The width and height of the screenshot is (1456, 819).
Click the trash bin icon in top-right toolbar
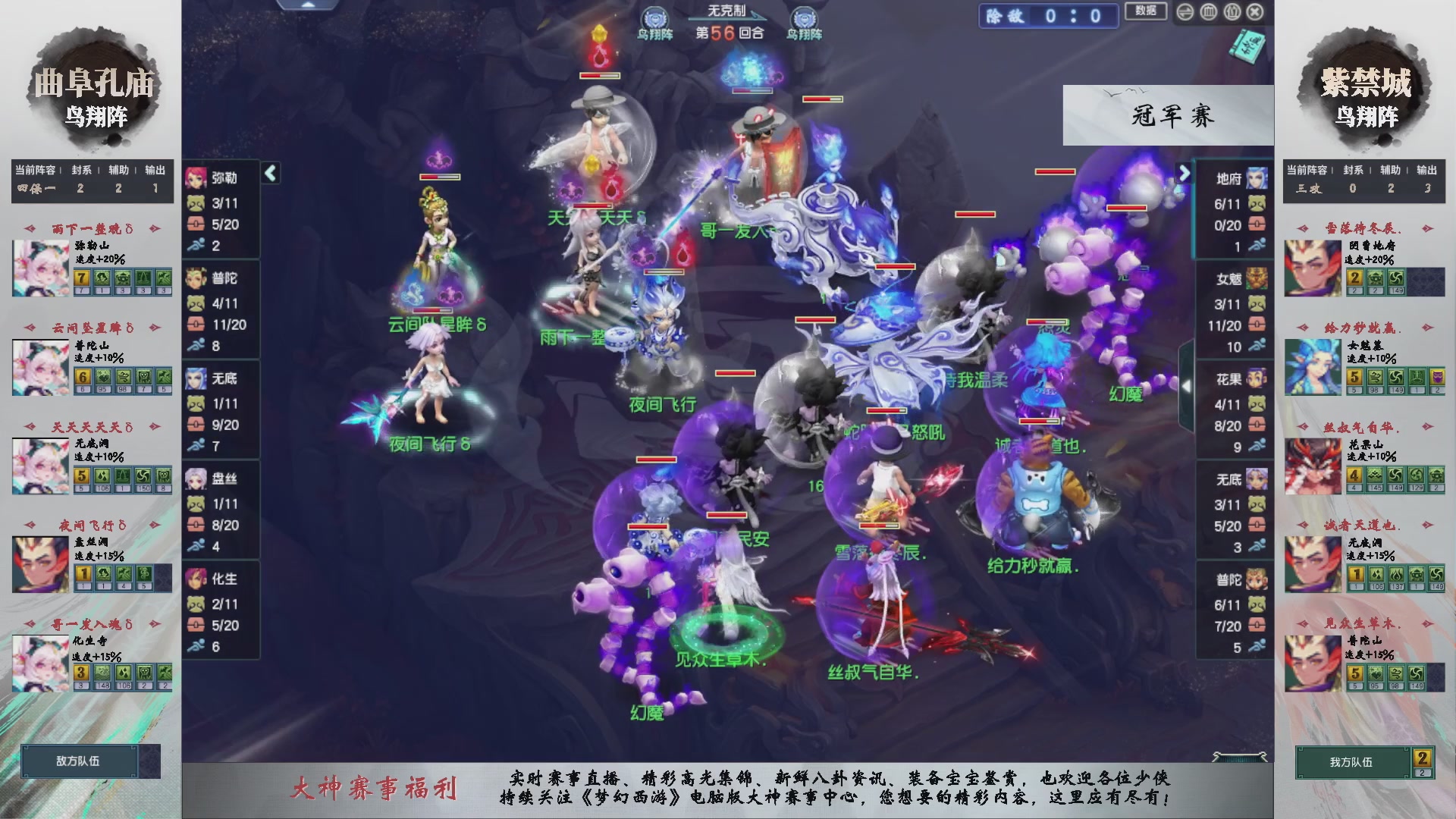[x=1207, y=12]
